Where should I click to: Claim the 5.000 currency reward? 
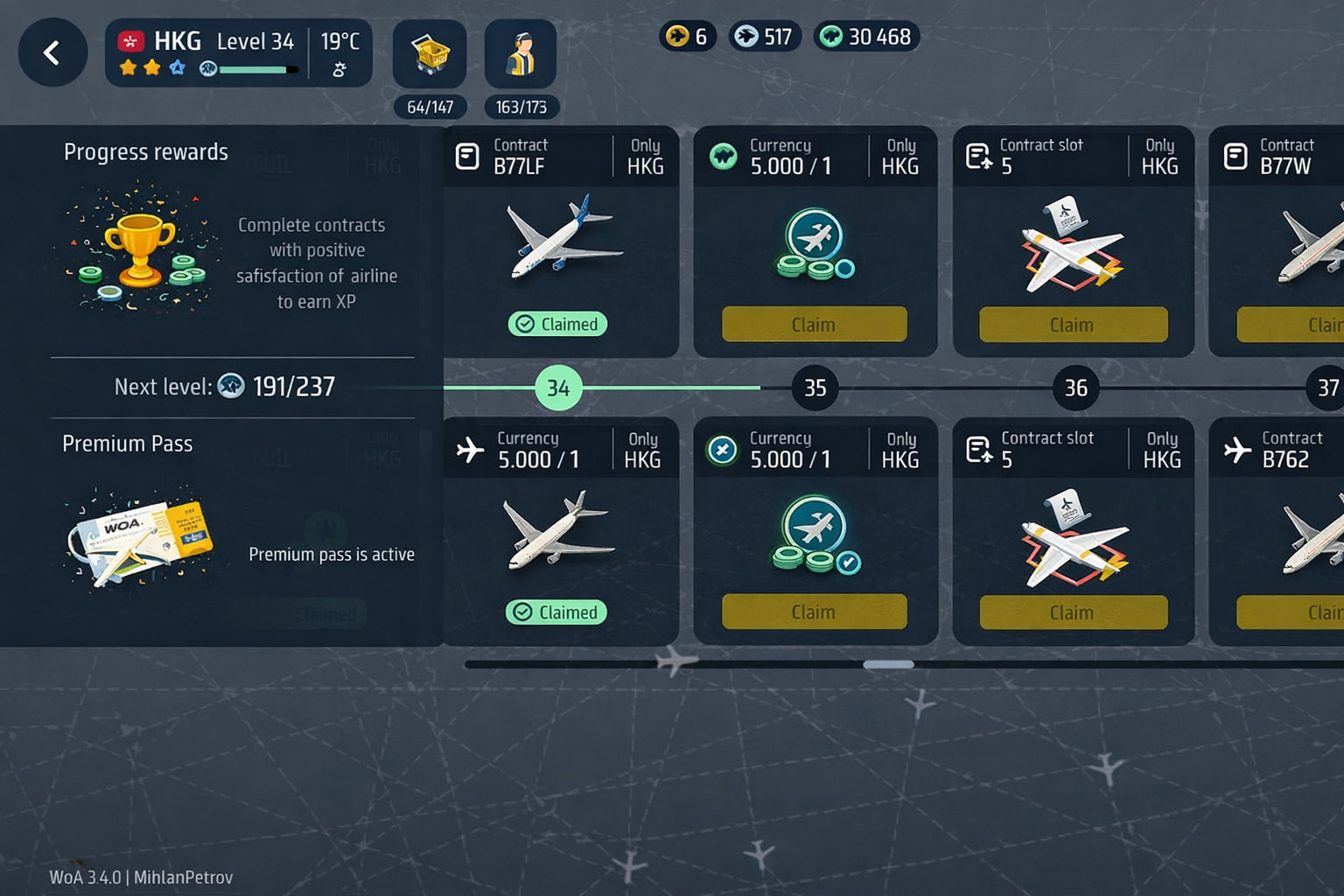[x=814, y=324]
